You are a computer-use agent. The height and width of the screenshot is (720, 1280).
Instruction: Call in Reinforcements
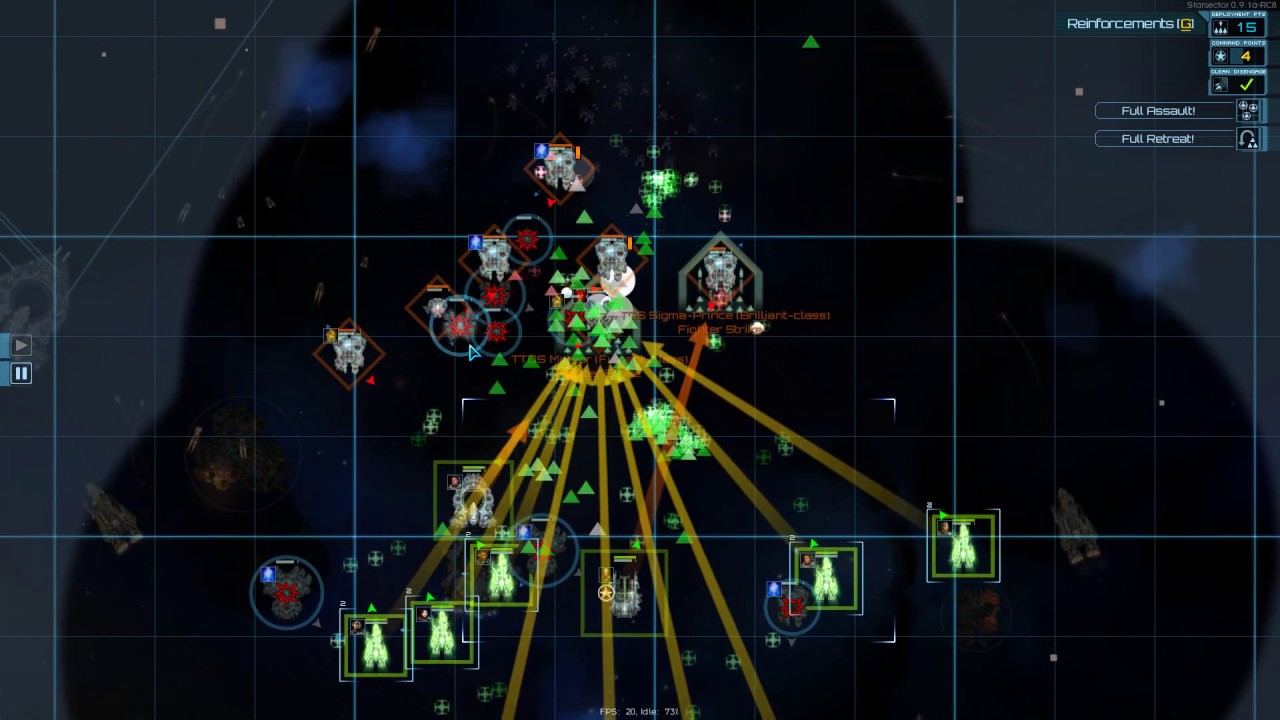pyautogui.click(x=1130, y=24)
